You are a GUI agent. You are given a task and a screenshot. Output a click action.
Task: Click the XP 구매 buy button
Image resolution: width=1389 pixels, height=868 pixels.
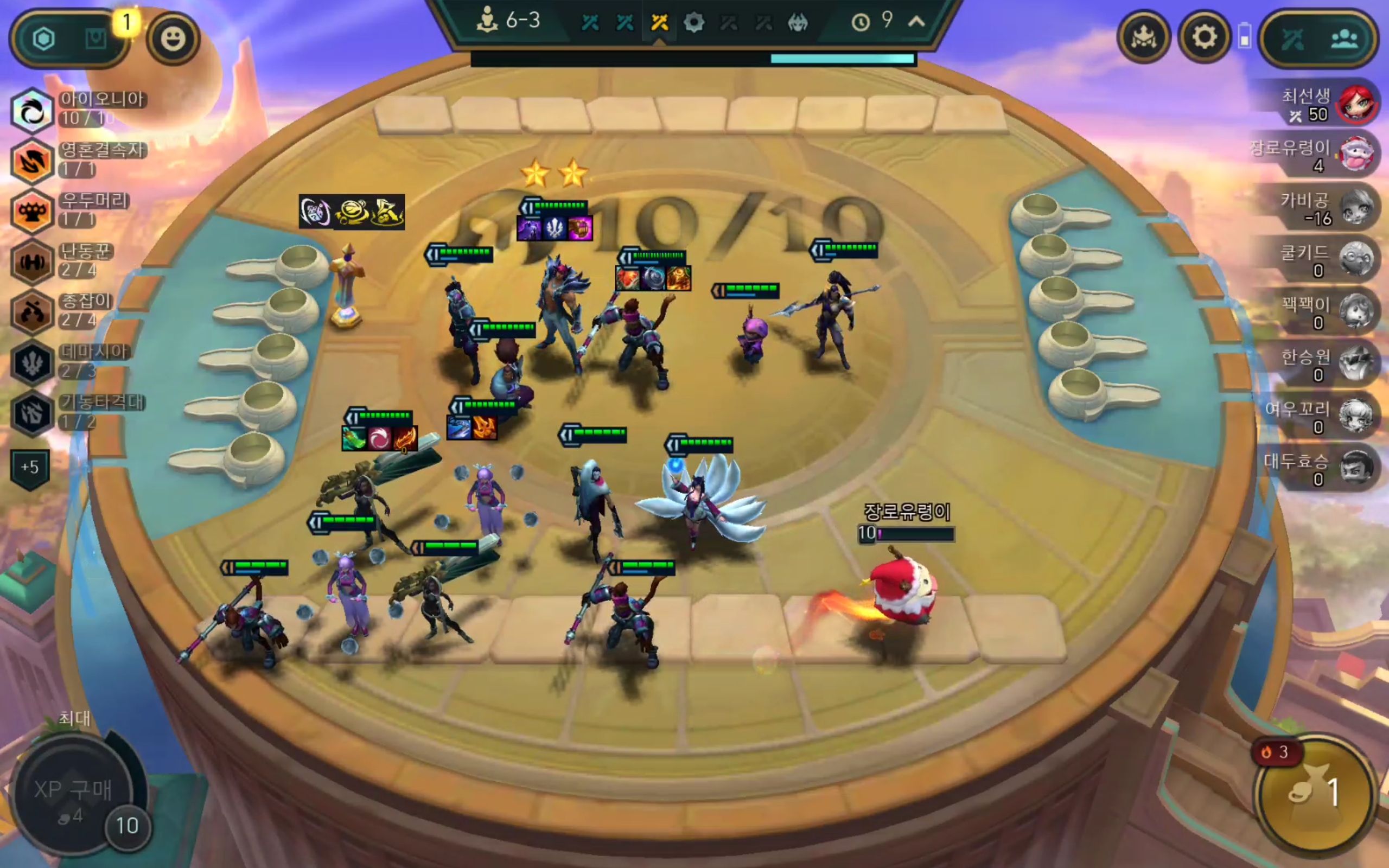pos(72,796)
